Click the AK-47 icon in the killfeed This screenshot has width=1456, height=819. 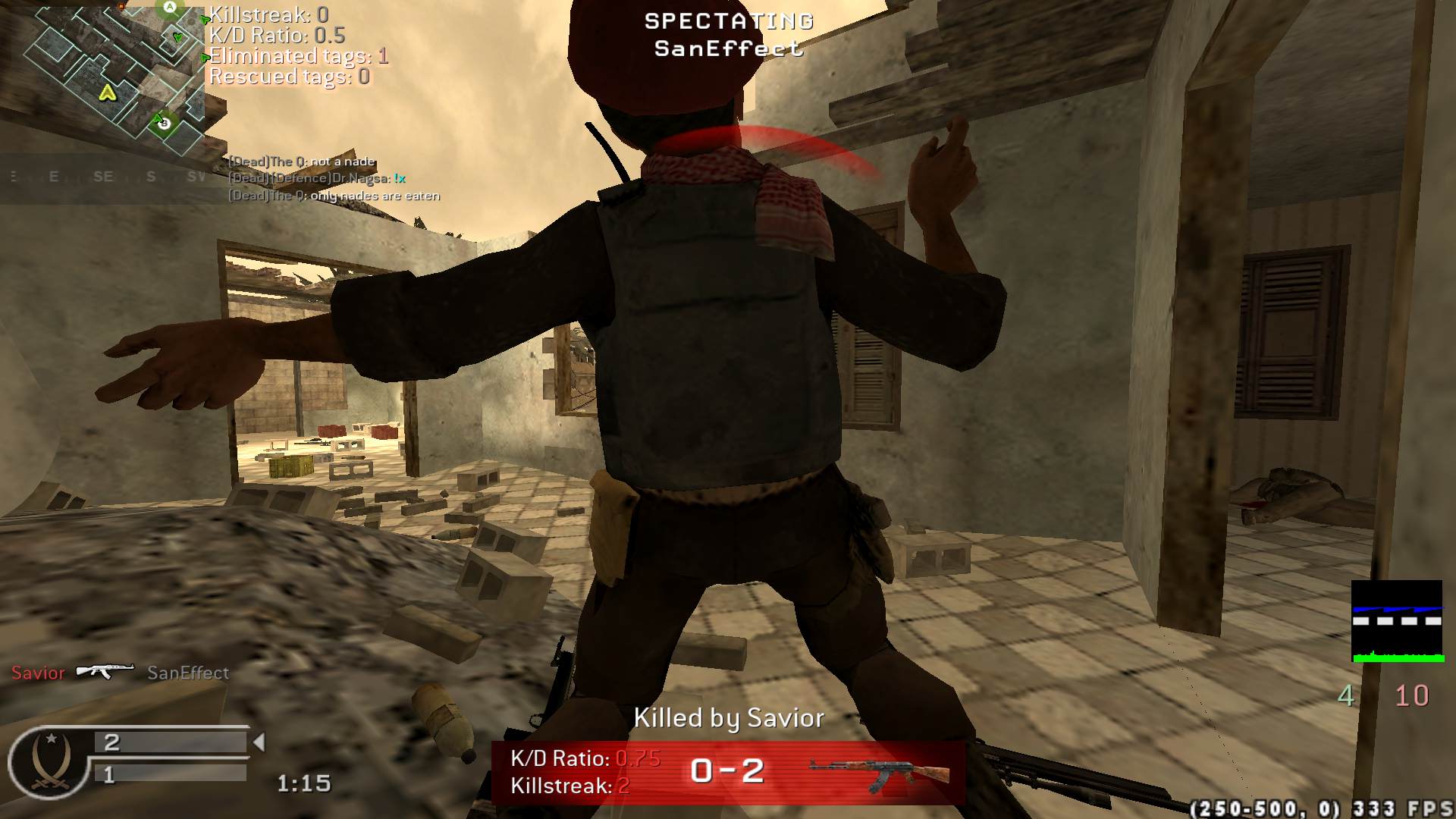105,671
